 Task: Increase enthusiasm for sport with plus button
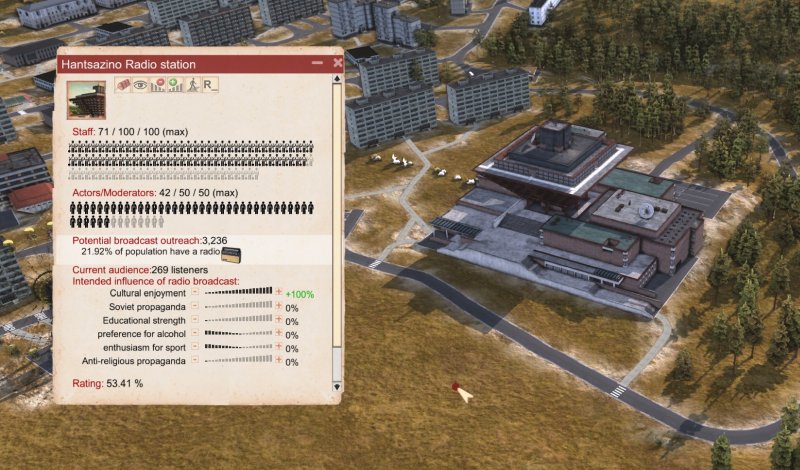[278, 348]
